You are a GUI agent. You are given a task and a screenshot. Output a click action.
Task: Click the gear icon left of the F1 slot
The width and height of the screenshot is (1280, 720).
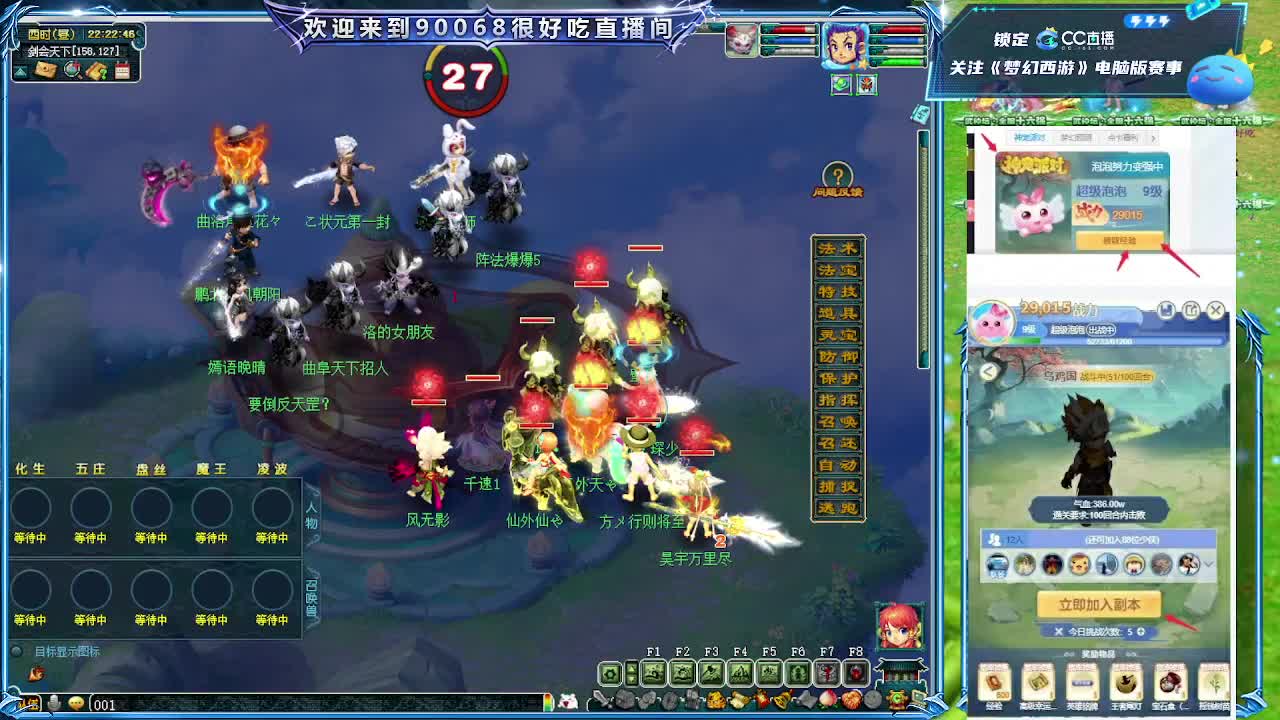[x=610, y=673]
